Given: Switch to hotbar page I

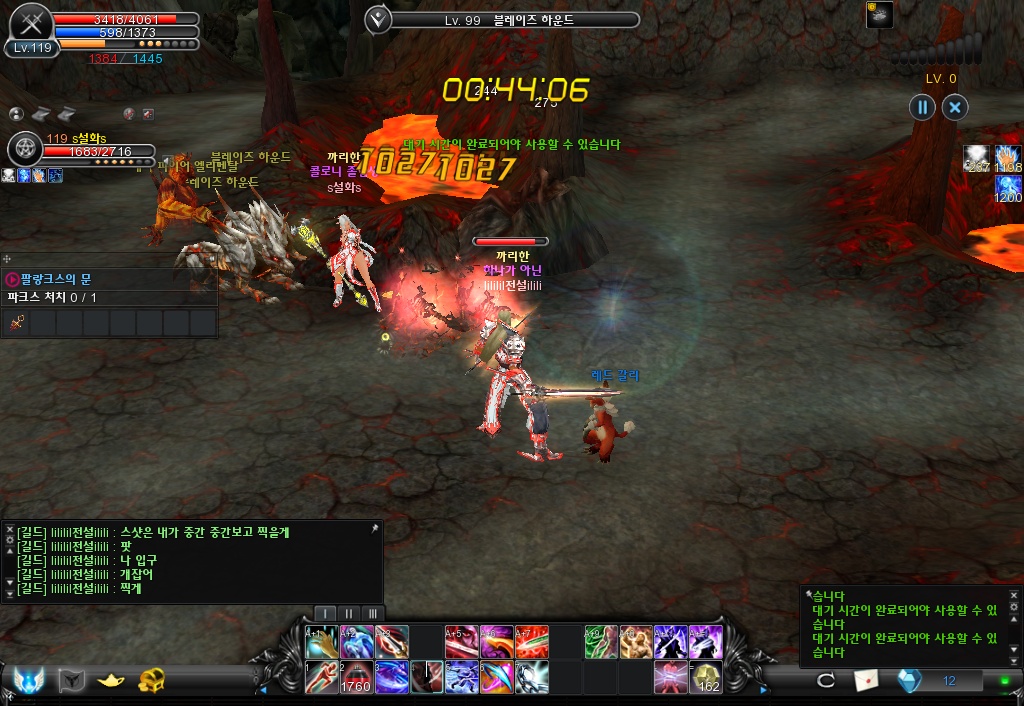Looking at the screenshot, I should click(x=326, y=613).
